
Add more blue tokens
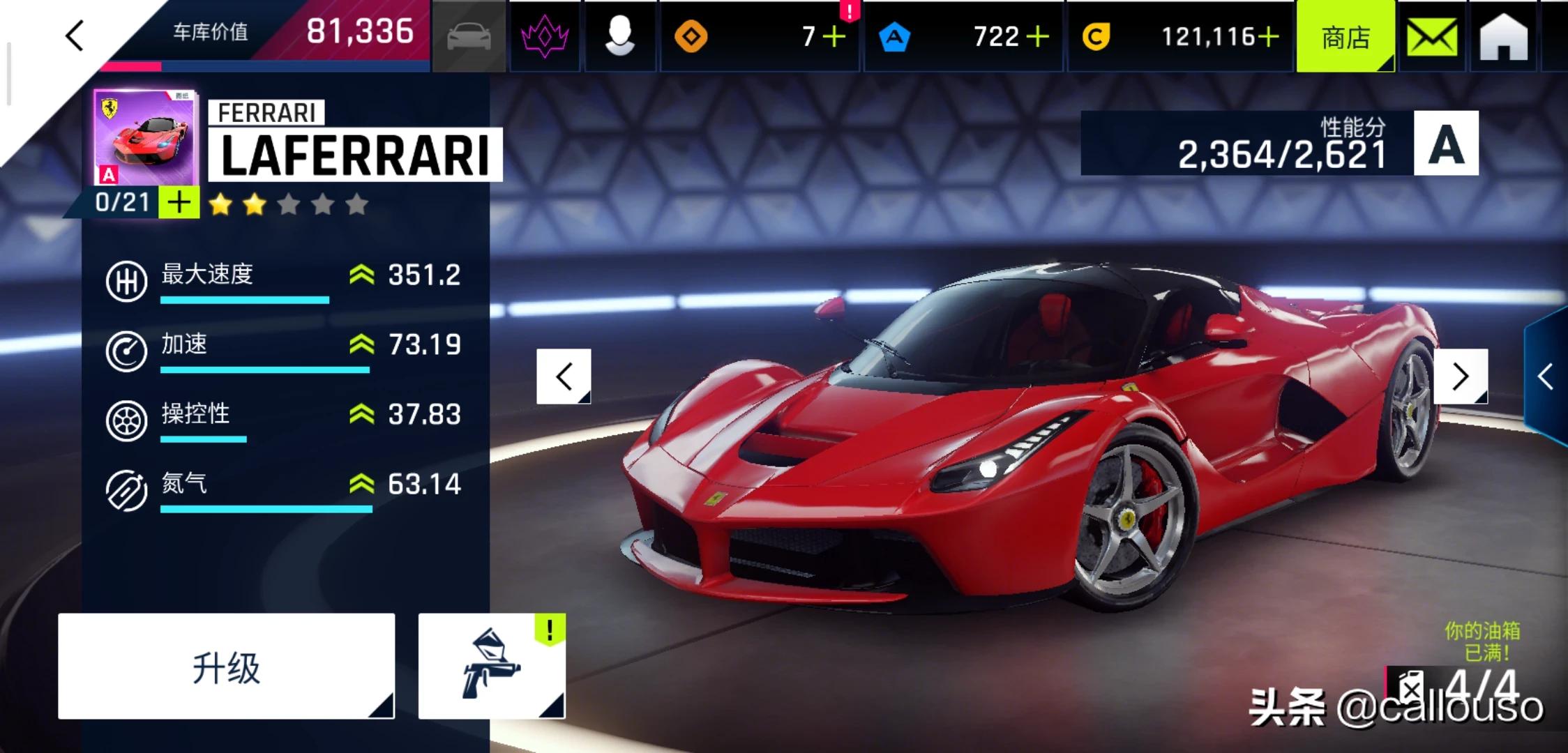click(x=1037, y=36)
